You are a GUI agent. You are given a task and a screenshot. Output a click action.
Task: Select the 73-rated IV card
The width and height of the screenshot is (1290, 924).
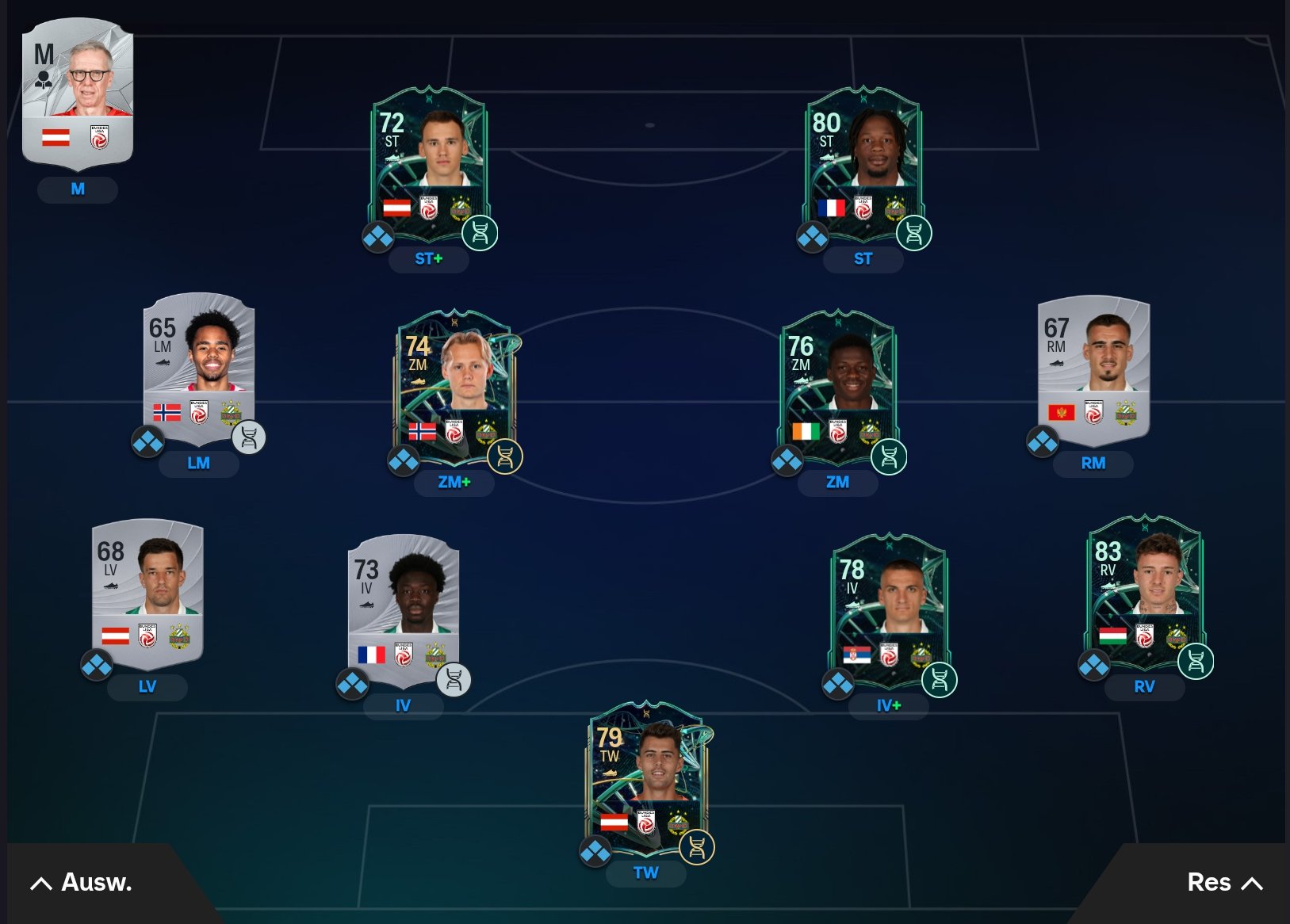click(404, 610)
